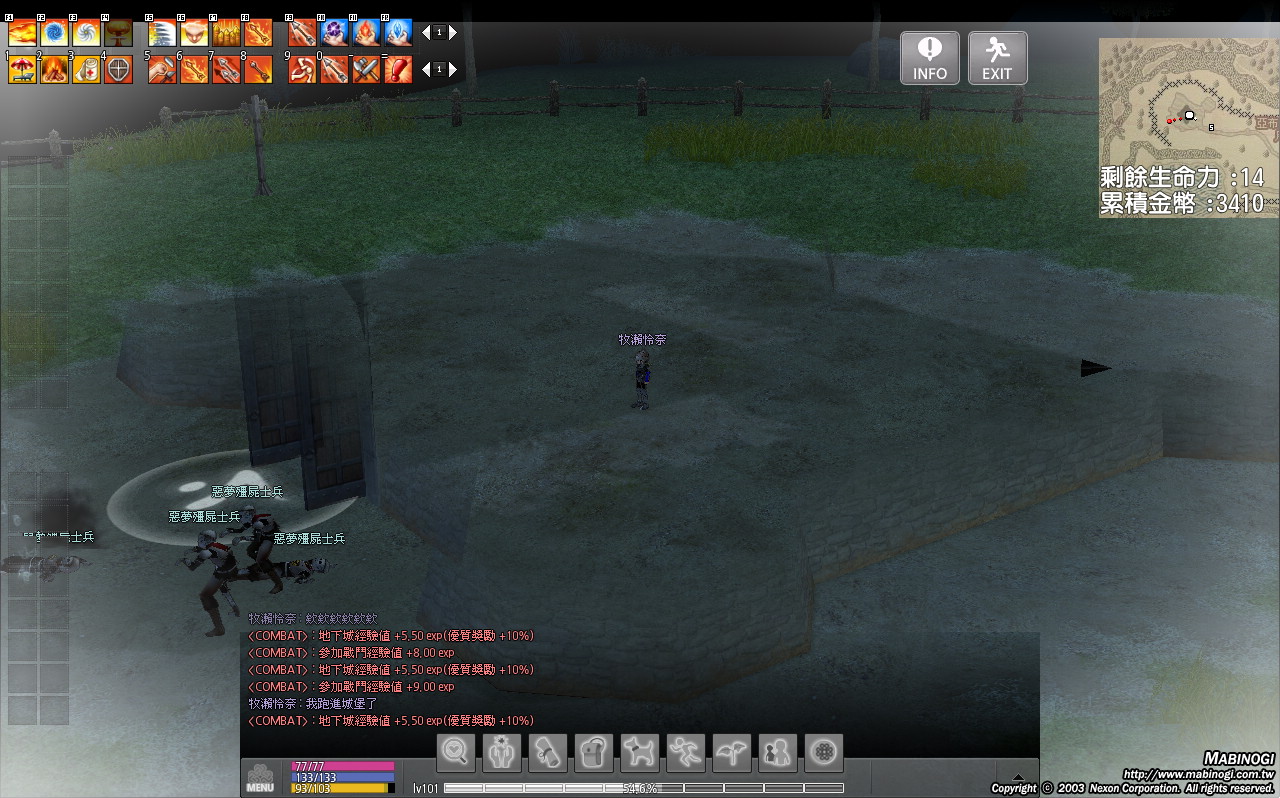Viewport: 1280px width, 798px height.
Task: Open the MENU button
Action: click(260, 778)
